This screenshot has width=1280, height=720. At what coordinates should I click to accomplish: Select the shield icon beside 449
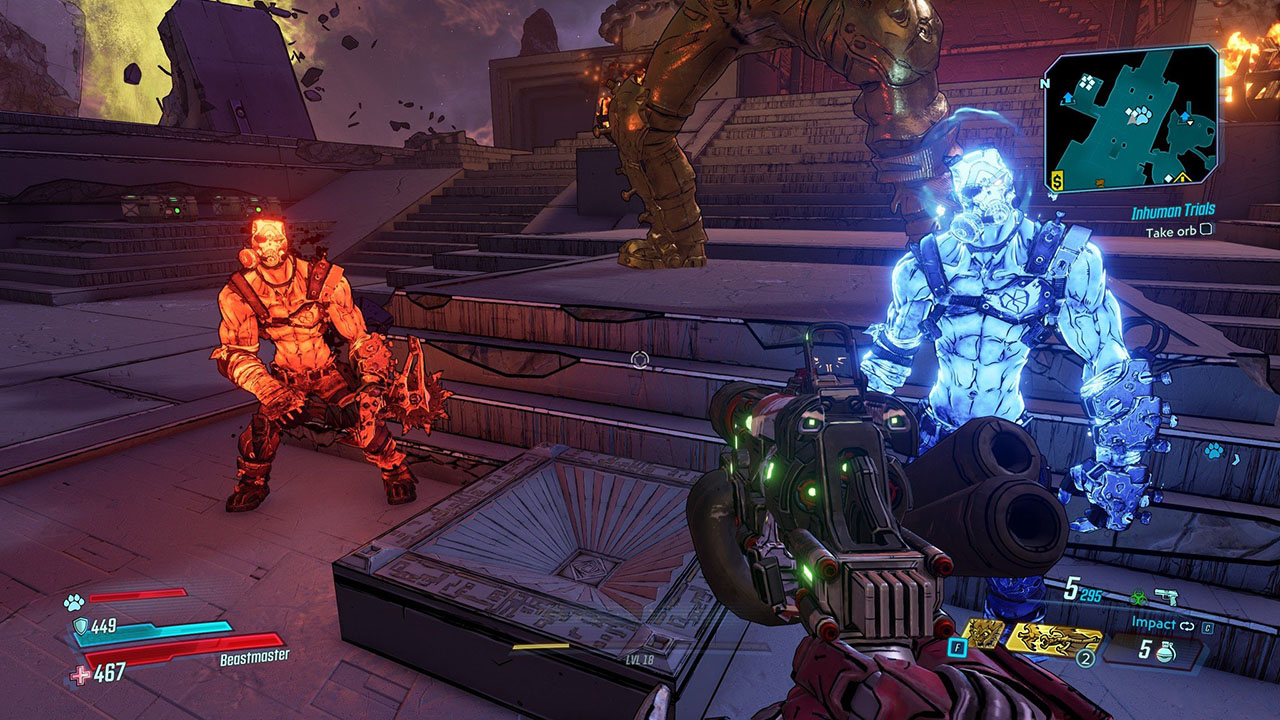(80, 627)
